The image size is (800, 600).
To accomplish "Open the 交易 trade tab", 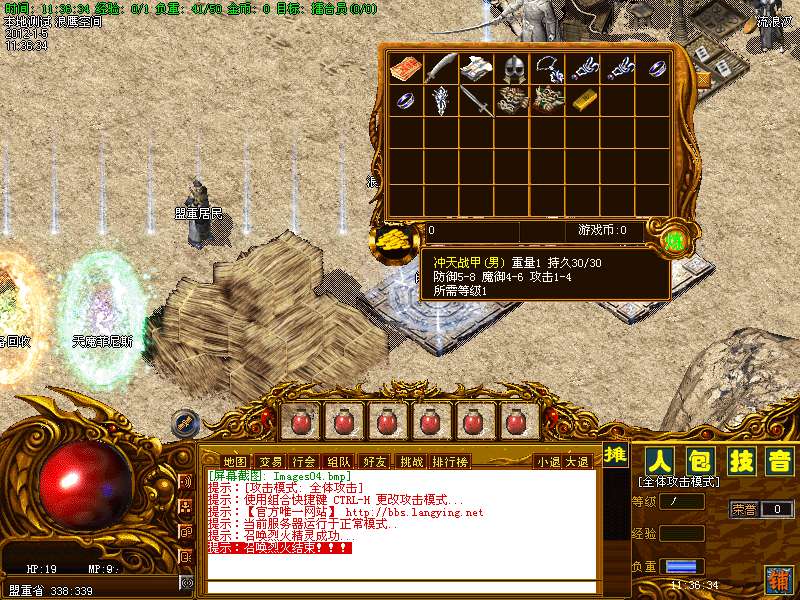I will pyautogui.click(x=269, y=461).
